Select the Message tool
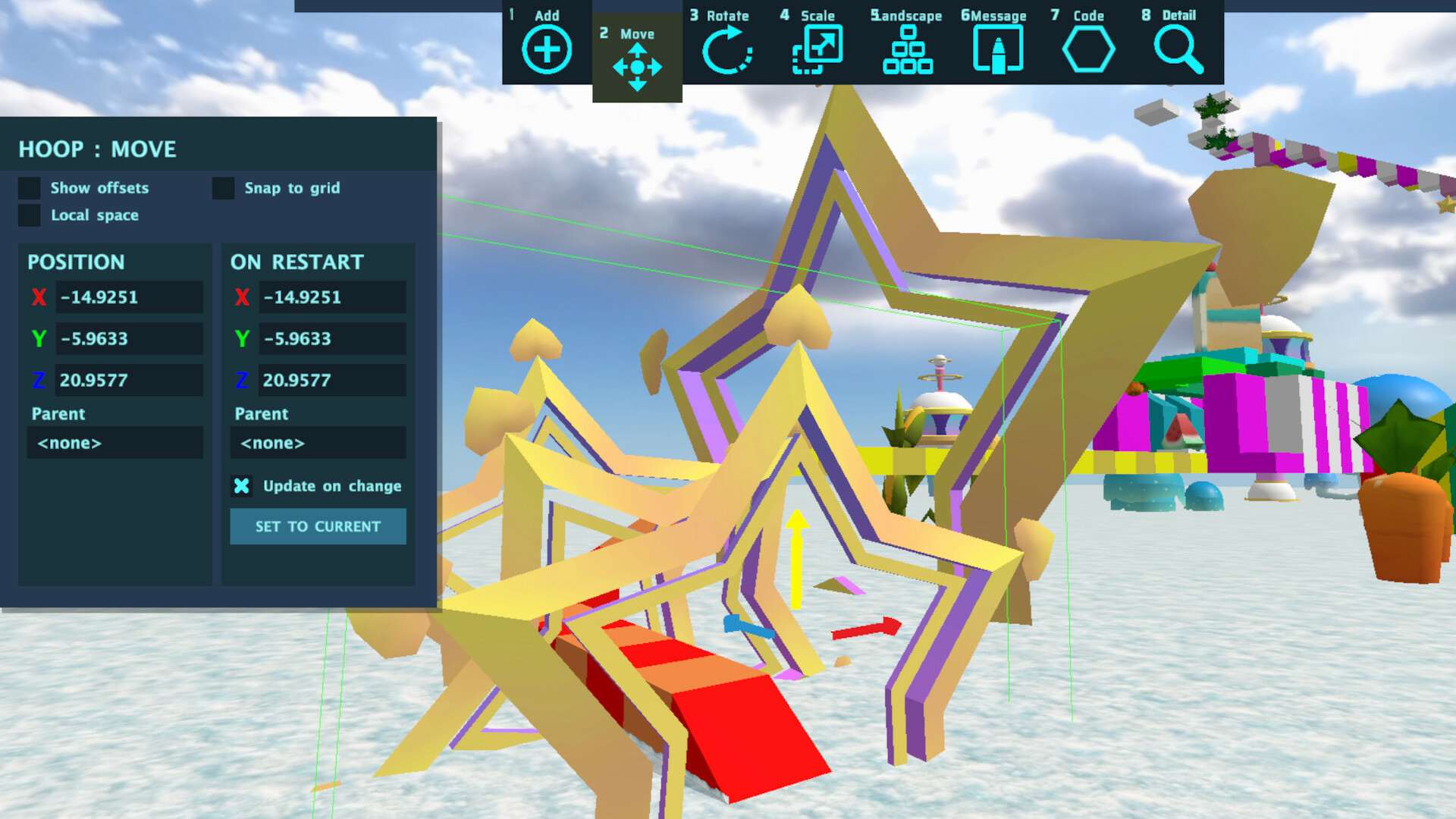This screenshot has width=1456, height=819. [x=996, y=48]
